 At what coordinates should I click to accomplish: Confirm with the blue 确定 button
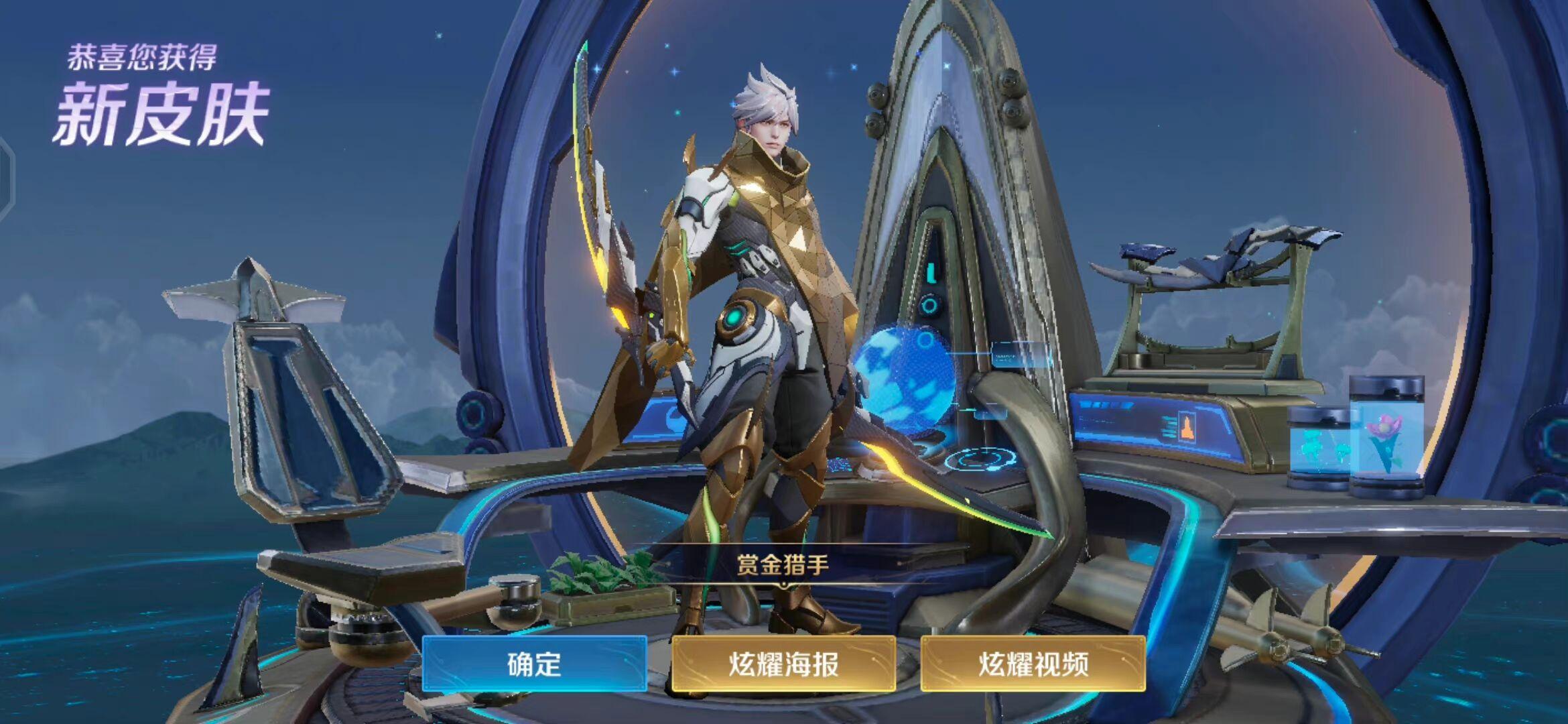point(534,664)
